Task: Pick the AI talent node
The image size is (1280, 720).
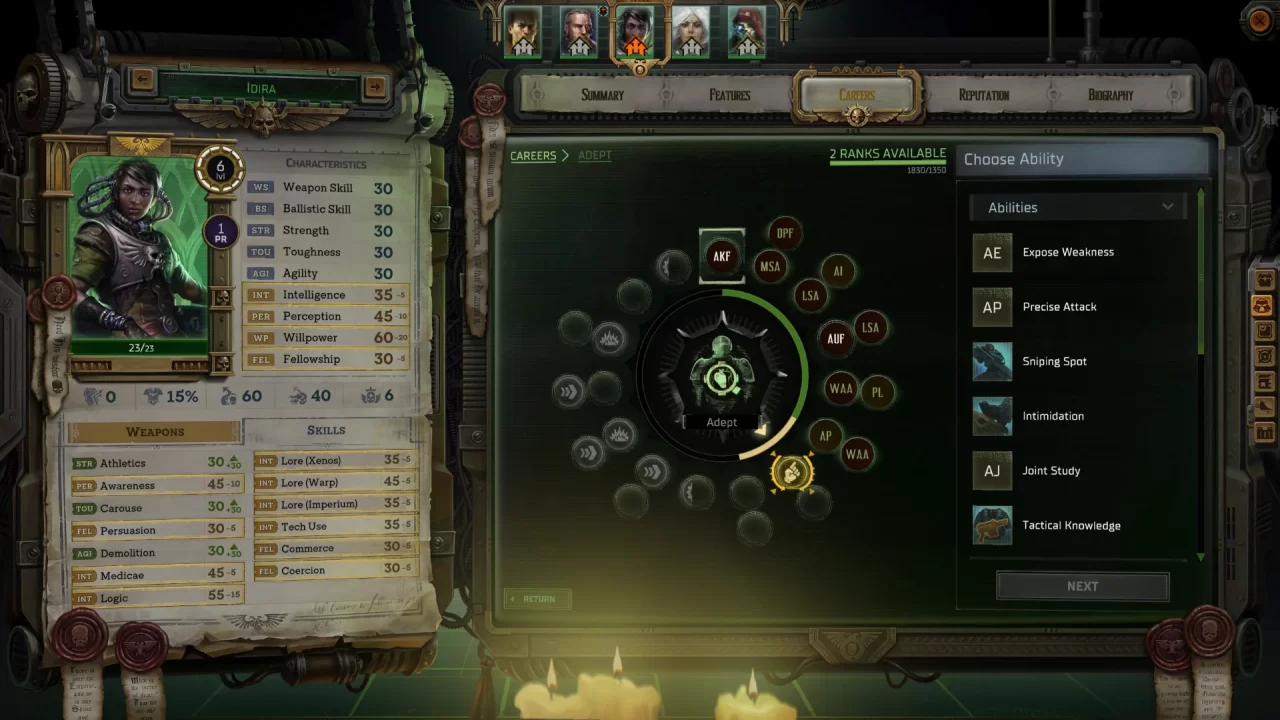Action: click(838, 270)
